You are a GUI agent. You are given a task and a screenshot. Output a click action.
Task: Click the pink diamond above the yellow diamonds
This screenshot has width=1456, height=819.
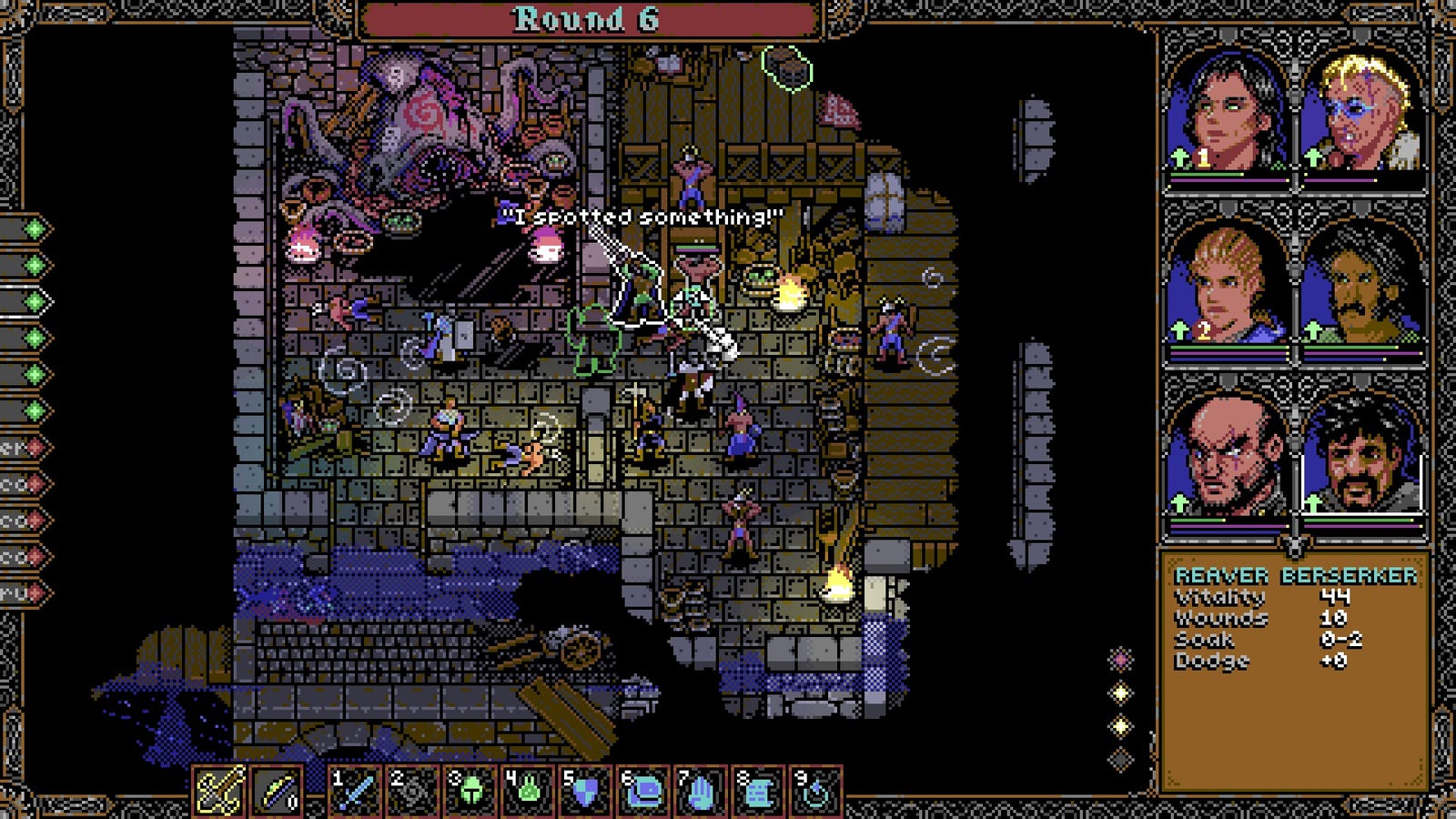pos(1121,659)
